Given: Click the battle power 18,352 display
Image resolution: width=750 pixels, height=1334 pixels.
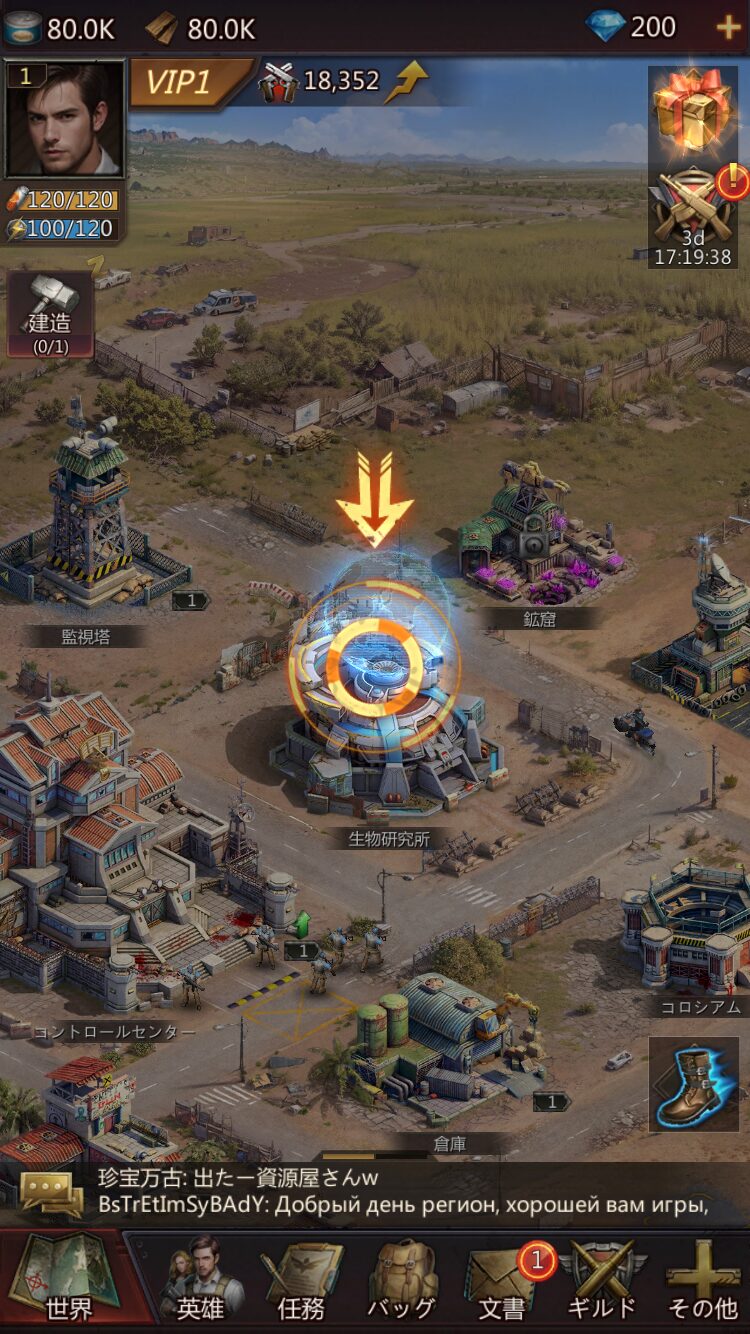Looking at the screenshot, I should (x=342, y=81).
